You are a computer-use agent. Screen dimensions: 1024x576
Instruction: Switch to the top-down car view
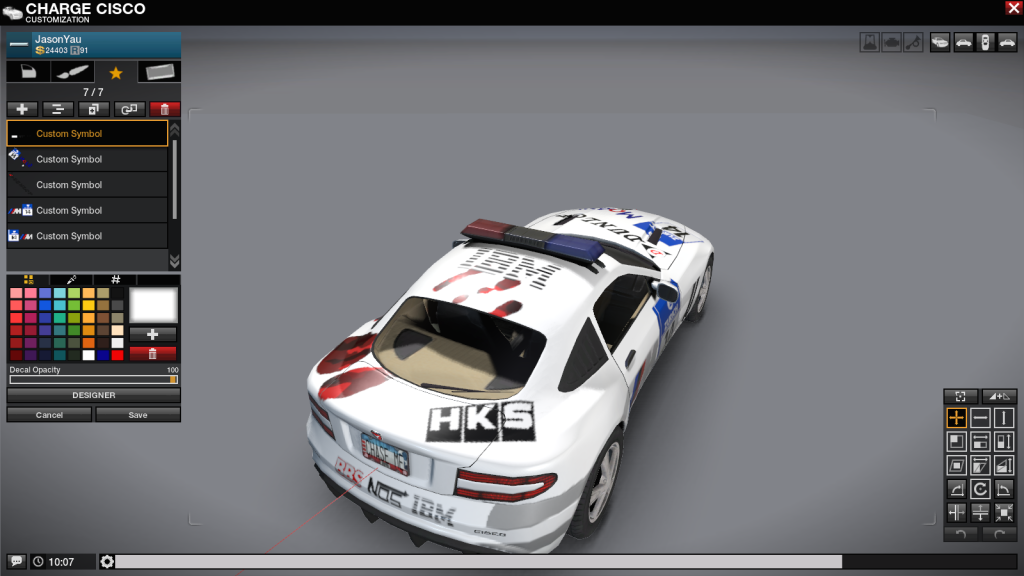click(x=985, y=42)
